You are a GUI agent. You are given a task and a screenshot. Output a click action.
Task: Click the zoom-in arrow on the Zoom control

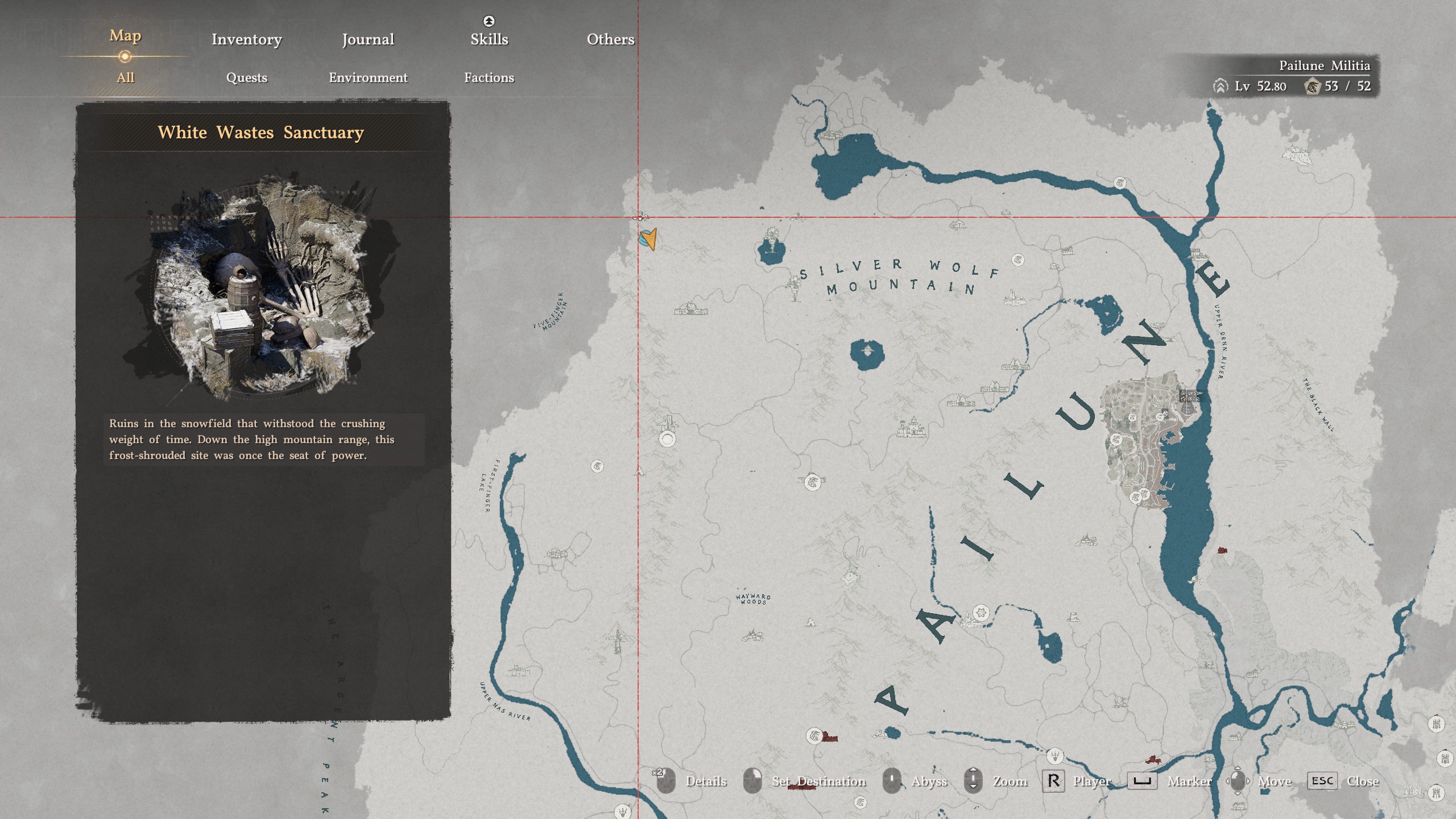(x=973, y=770)
